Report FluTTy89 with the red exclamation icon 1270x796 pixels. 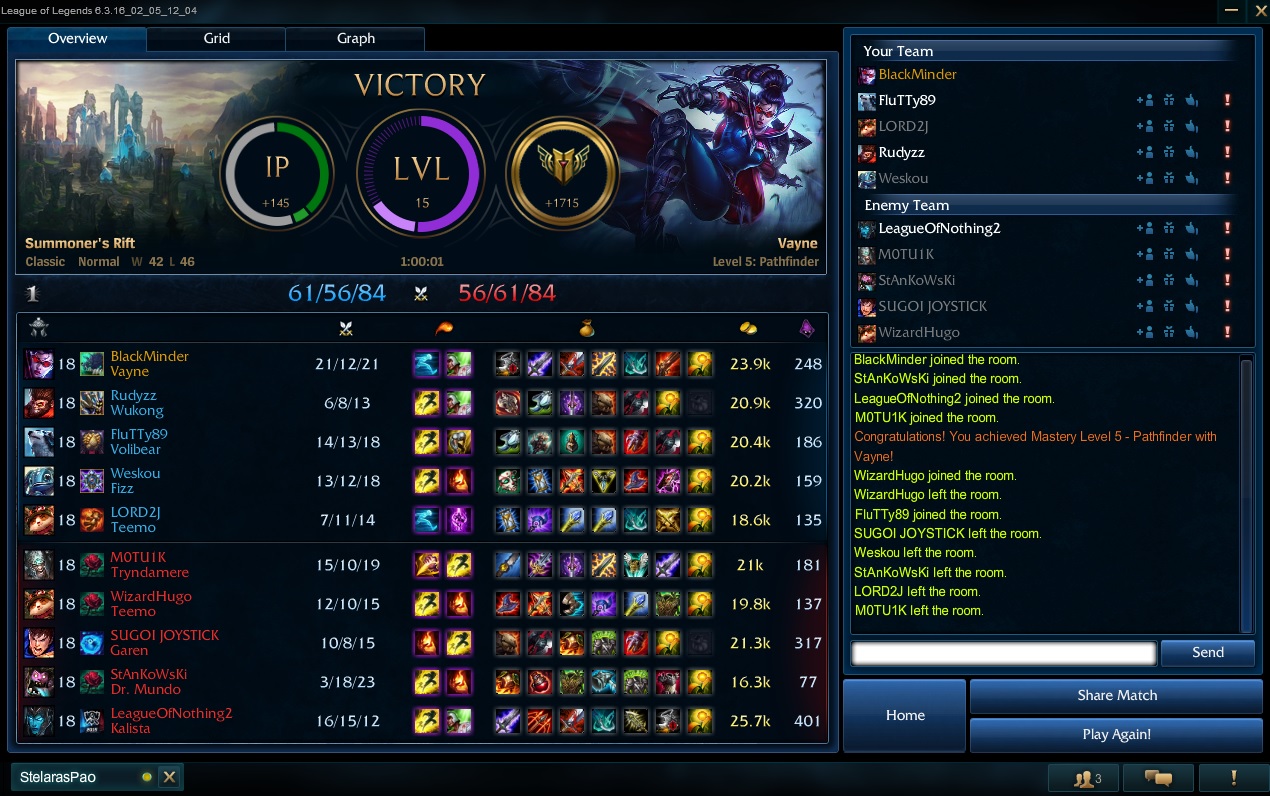point(1227,101)
